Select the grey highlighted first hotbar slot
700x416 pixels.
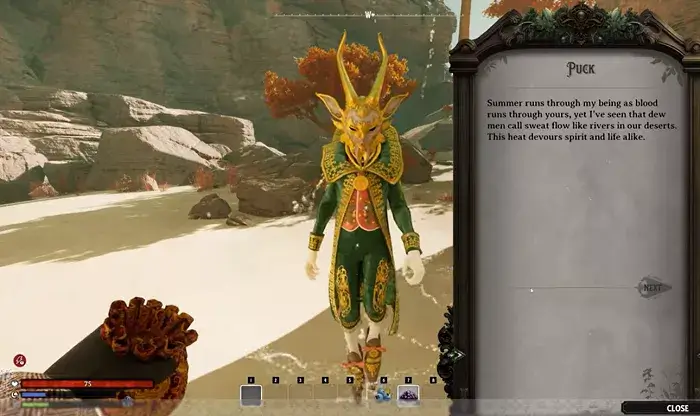[x=251, y=395]
